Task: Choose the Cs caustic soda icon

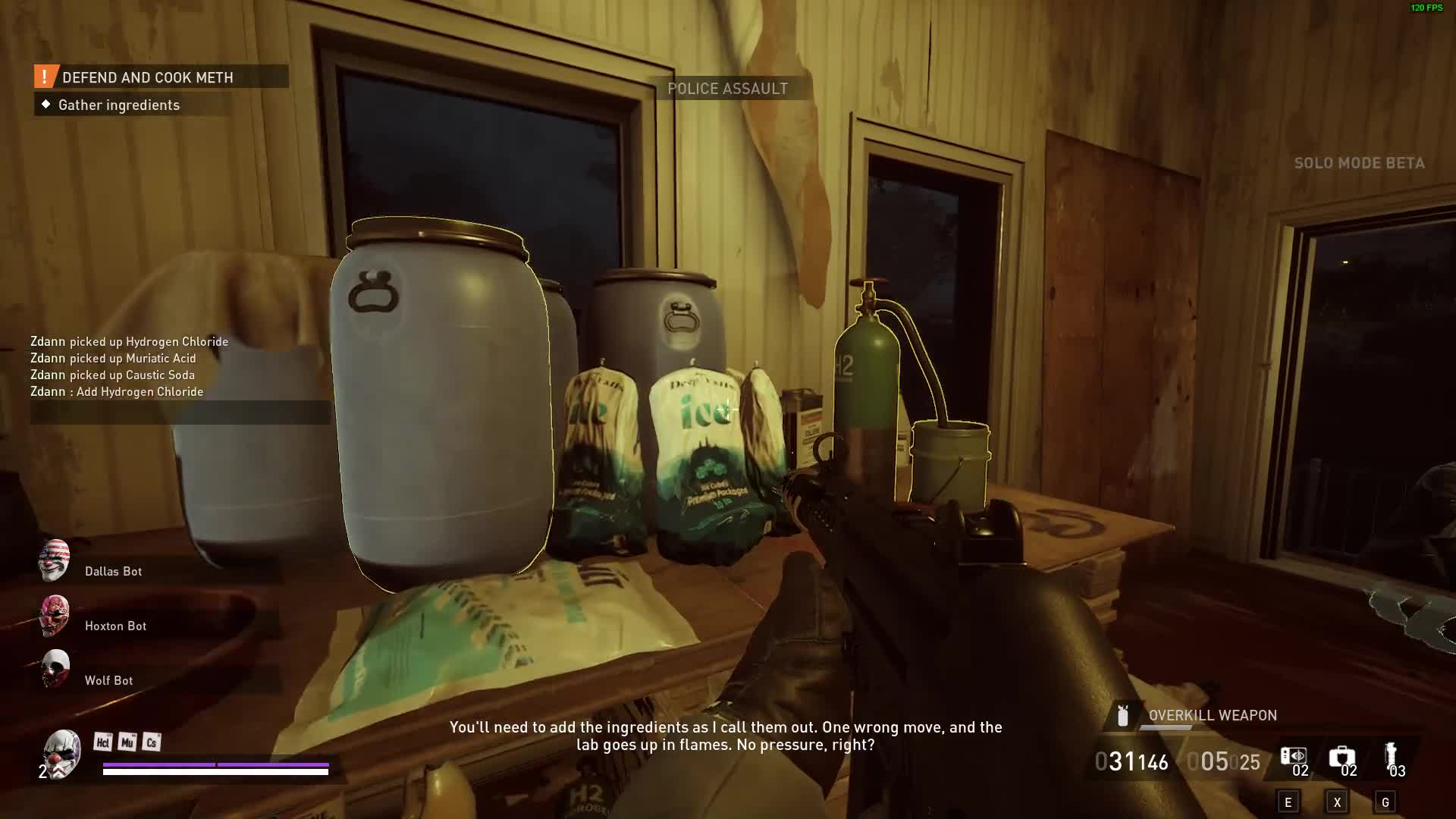Action: (x=151, y=742)
